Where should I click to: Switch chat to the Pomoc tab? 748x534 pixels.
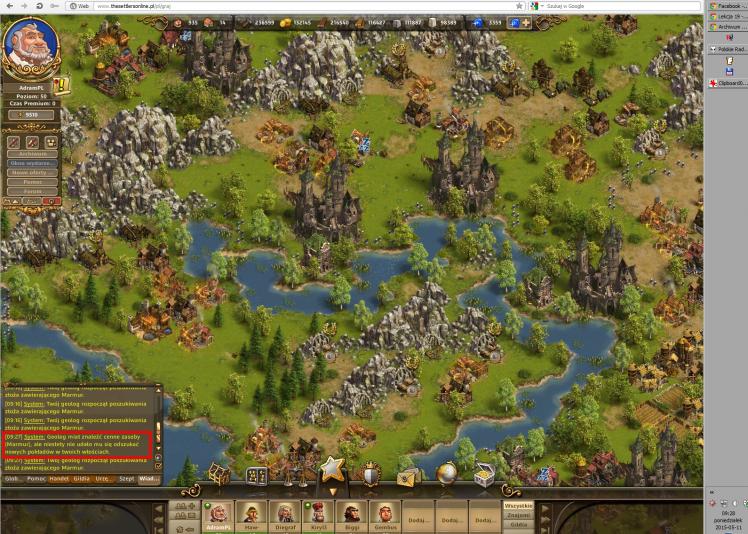pos(35,479)
